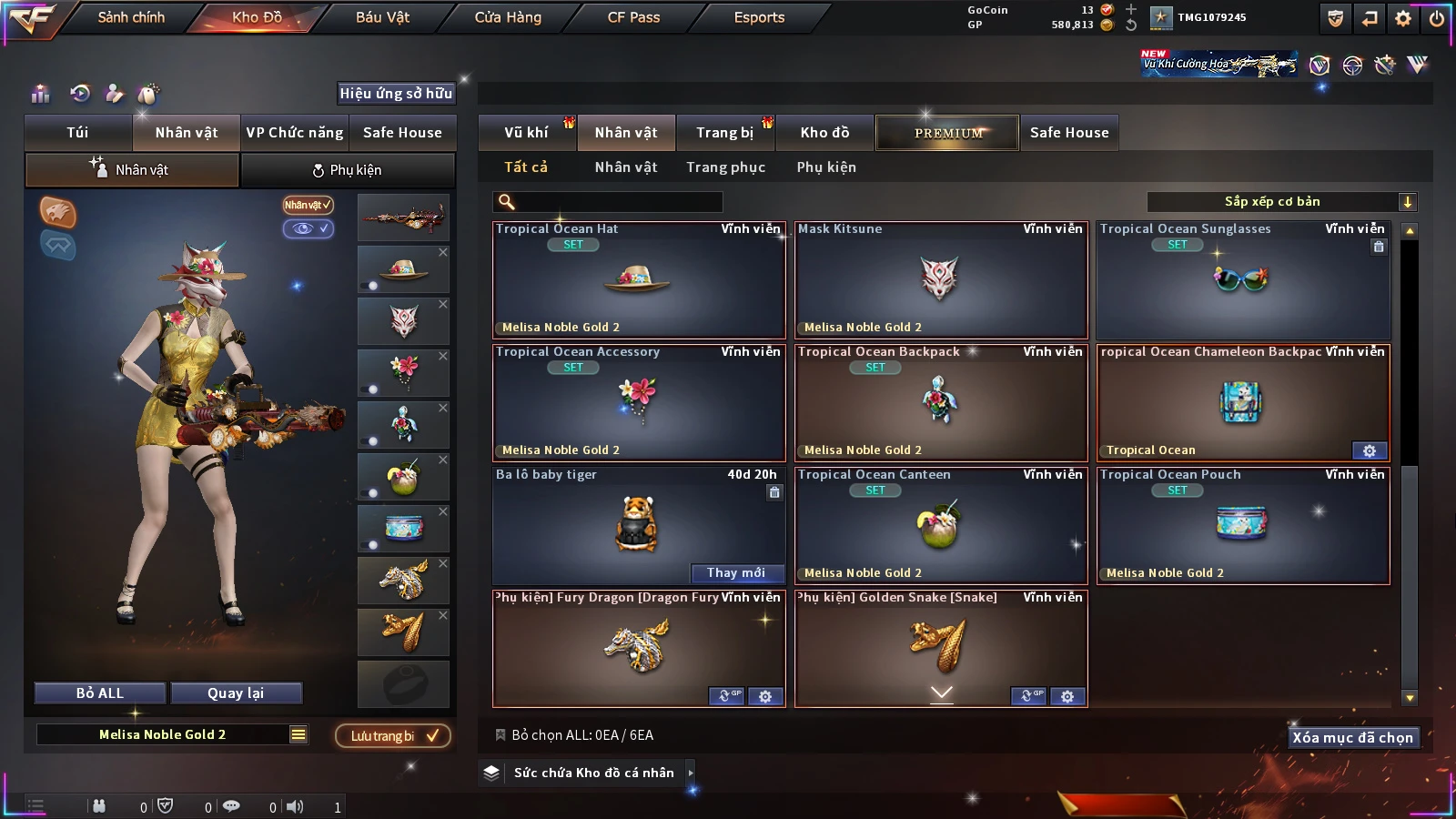Click Thay mới on Ba lô baby tiger
This screenshot has width=1456, height=819.
pyautogui.click(x=736, y=572)
